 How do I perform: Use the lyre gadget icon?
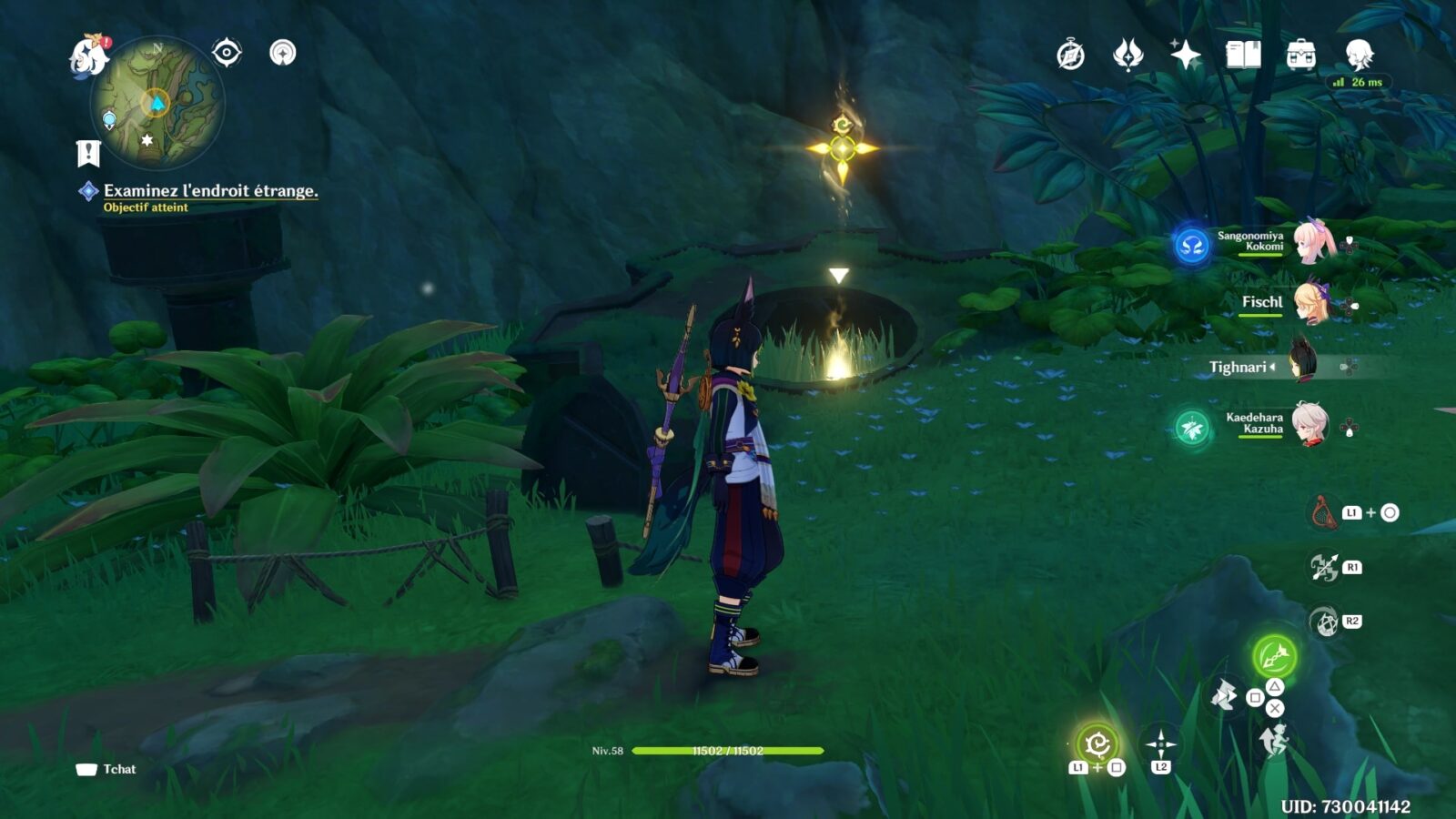coord(1324,512)
